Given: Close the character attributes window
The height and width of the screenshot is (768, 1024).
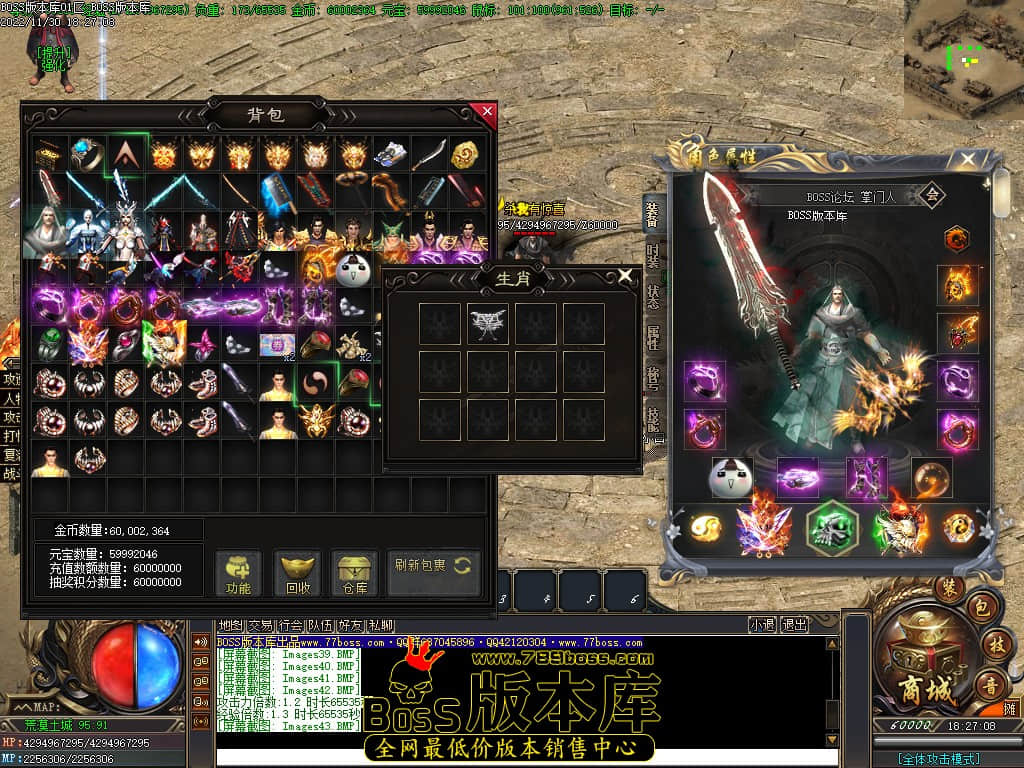Looking at the screenshot, I should tap(968, 159).
